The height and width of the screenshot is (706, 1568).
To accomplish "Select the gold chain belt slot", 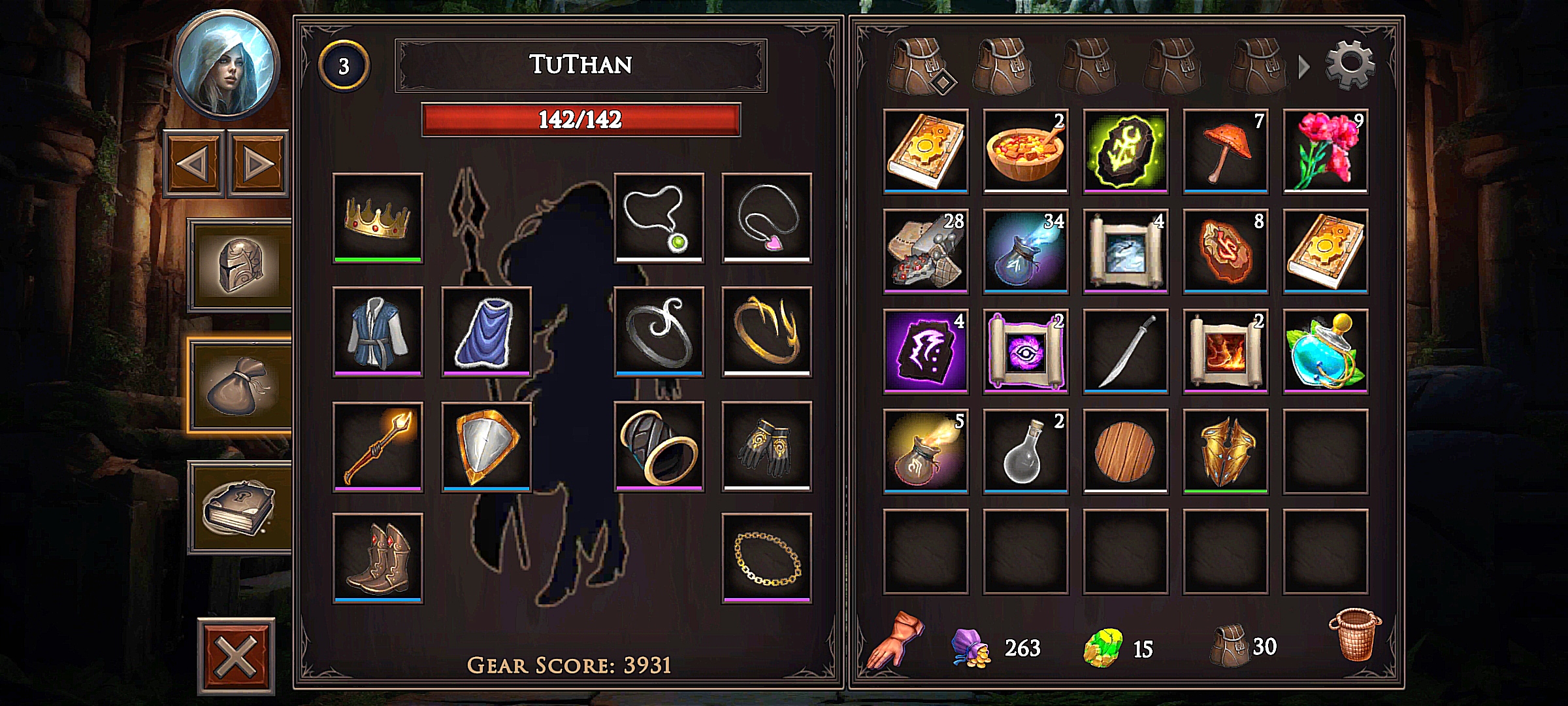I will (766, 558).
